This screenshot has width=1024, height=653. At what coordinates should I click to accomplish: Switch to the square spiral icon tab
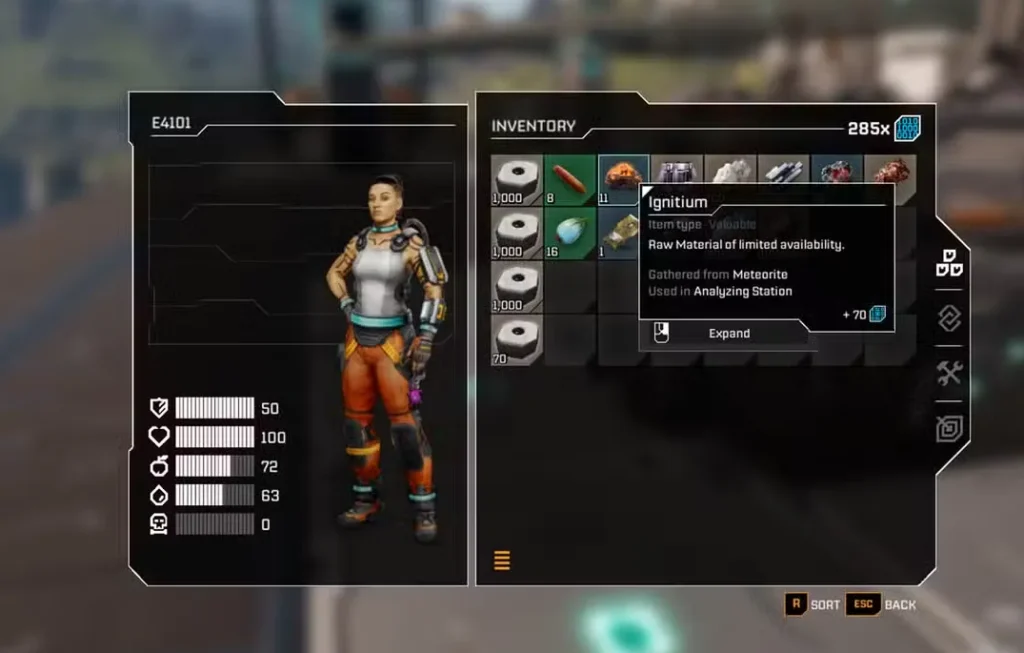(949, 428)
